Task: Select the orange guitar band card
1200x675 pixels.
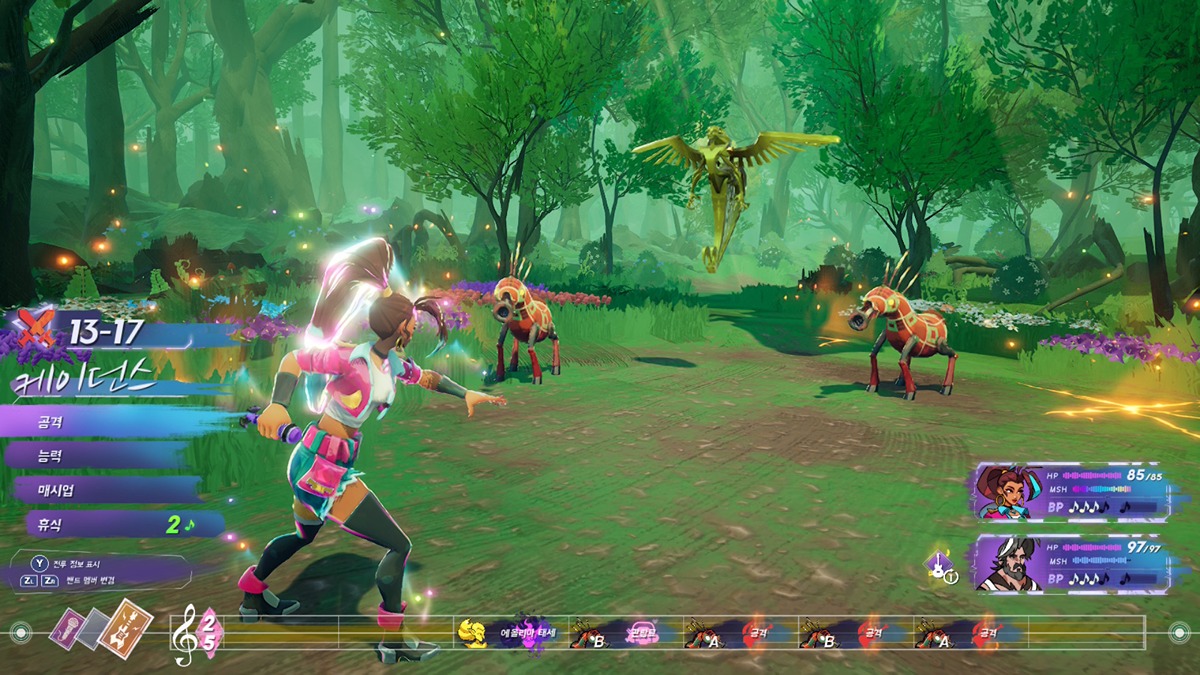Action: 125,625
